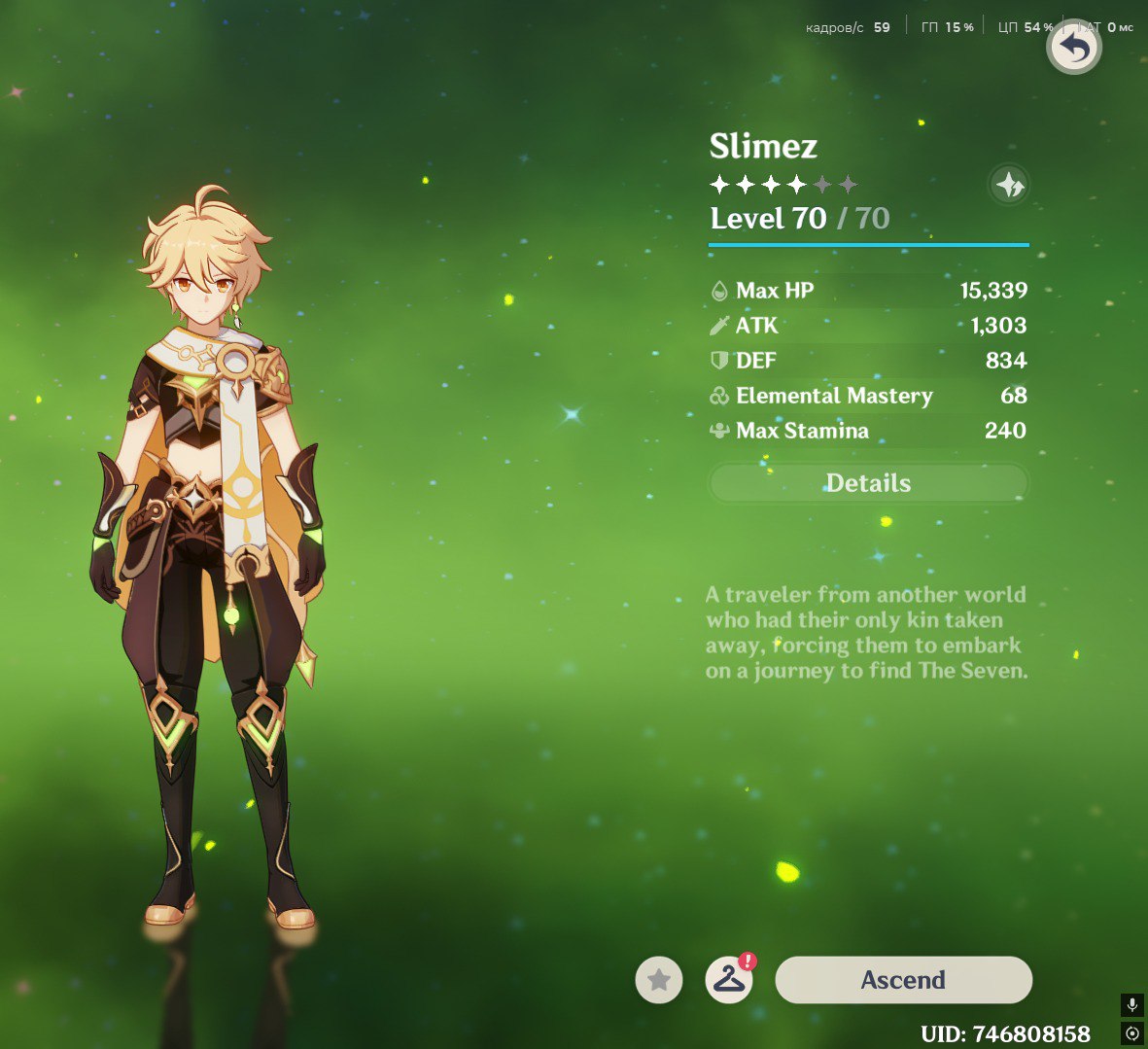Viewport: 1148px width, 1049px height.
Task: Click the sparkle icon beside character name
Action: 1009,184
